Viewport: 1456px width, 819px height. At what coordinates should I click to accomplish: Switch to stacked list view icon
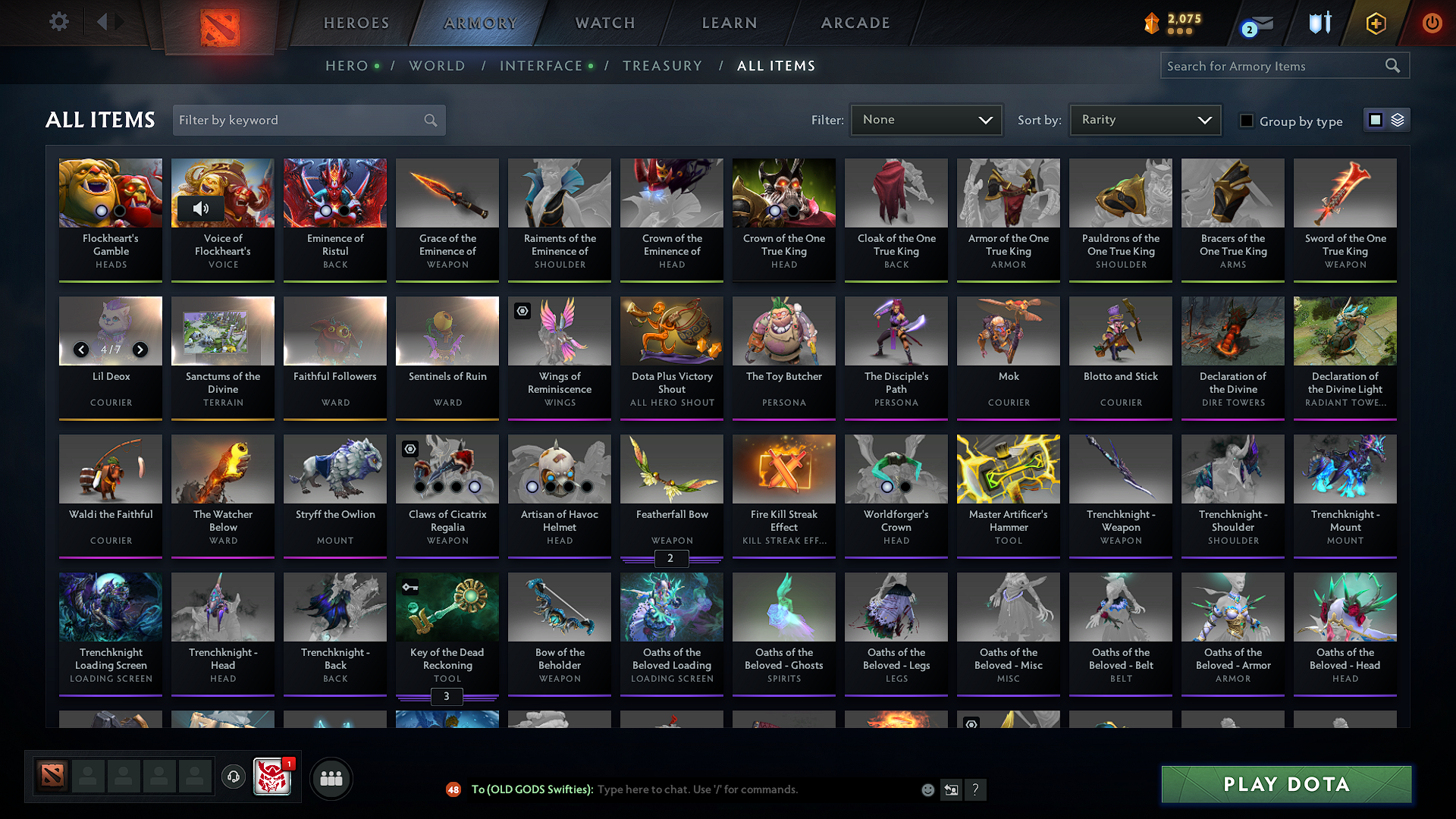[x=1396, y=120]
